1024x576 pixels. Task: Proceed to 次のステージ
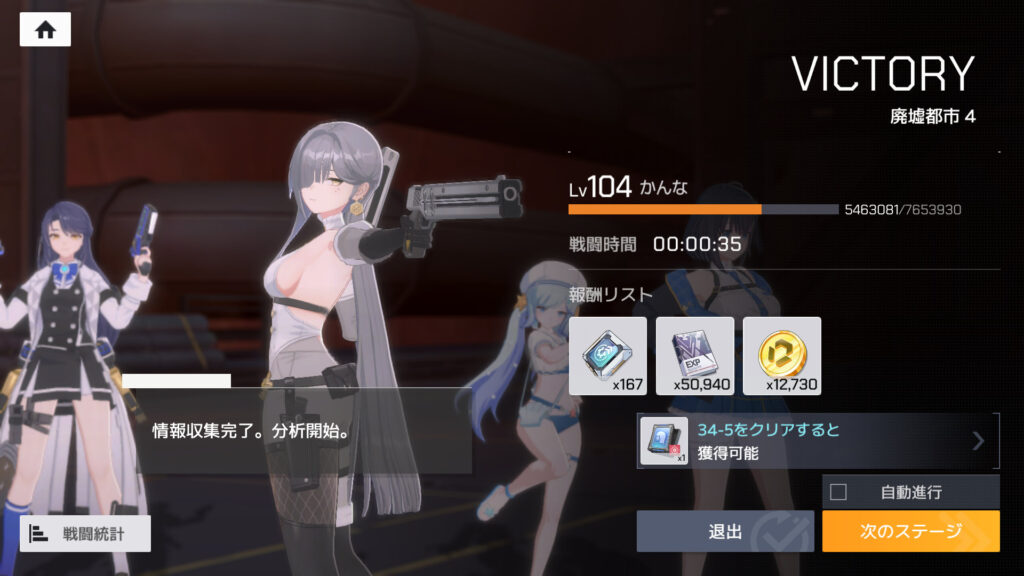910,531
